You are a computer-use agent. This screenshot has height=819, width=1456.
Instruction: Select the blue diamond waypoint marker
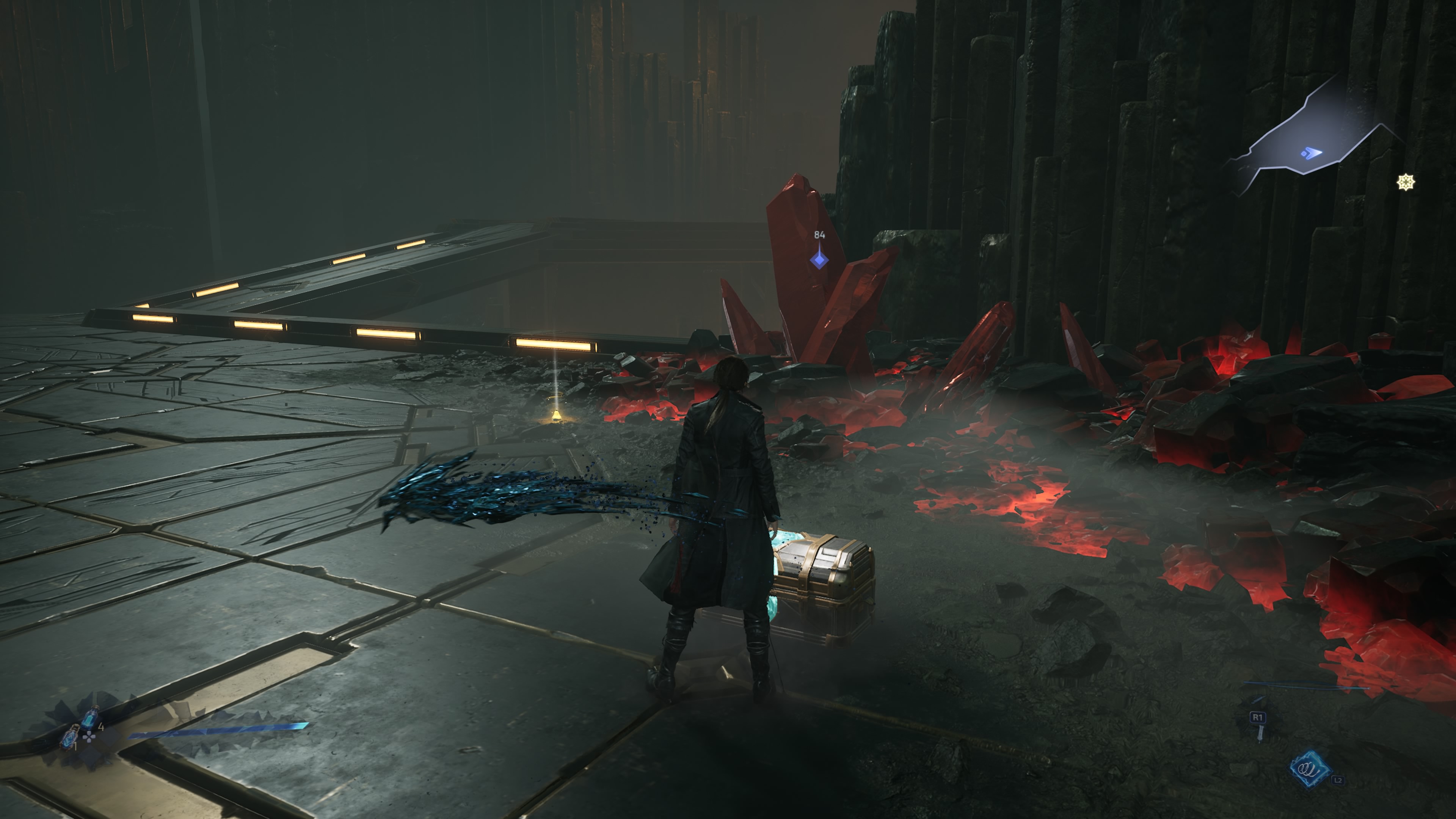[819, 260]
